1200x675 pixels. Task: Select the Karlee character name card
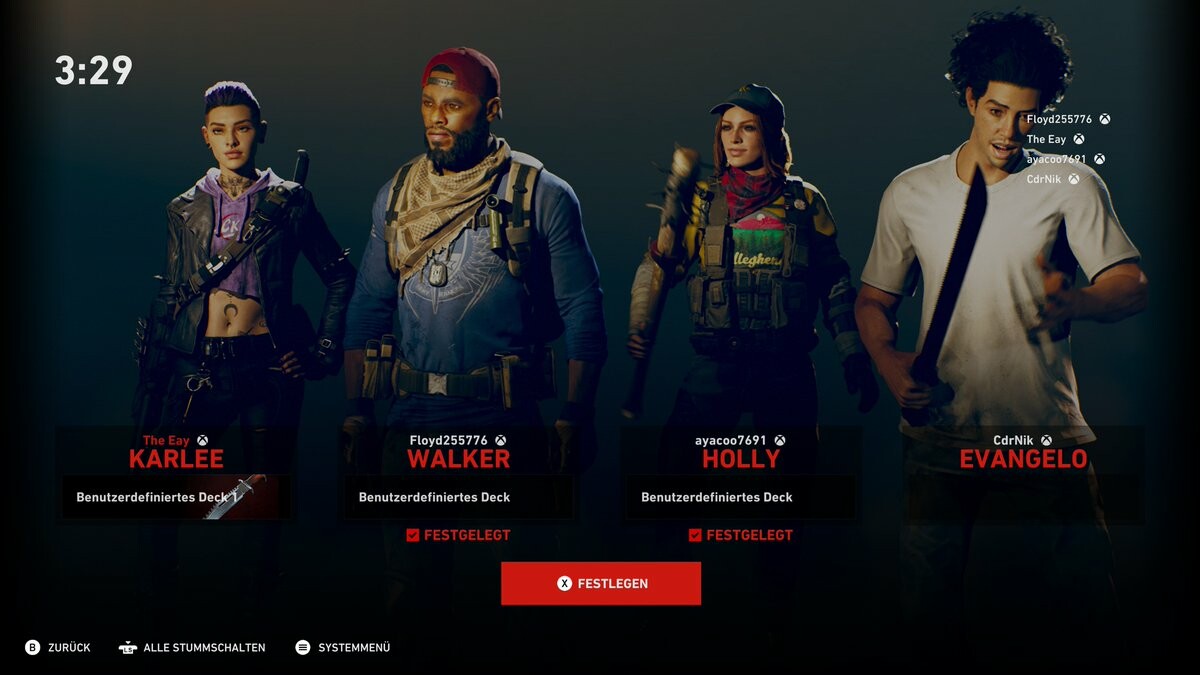tap(176, 459)
